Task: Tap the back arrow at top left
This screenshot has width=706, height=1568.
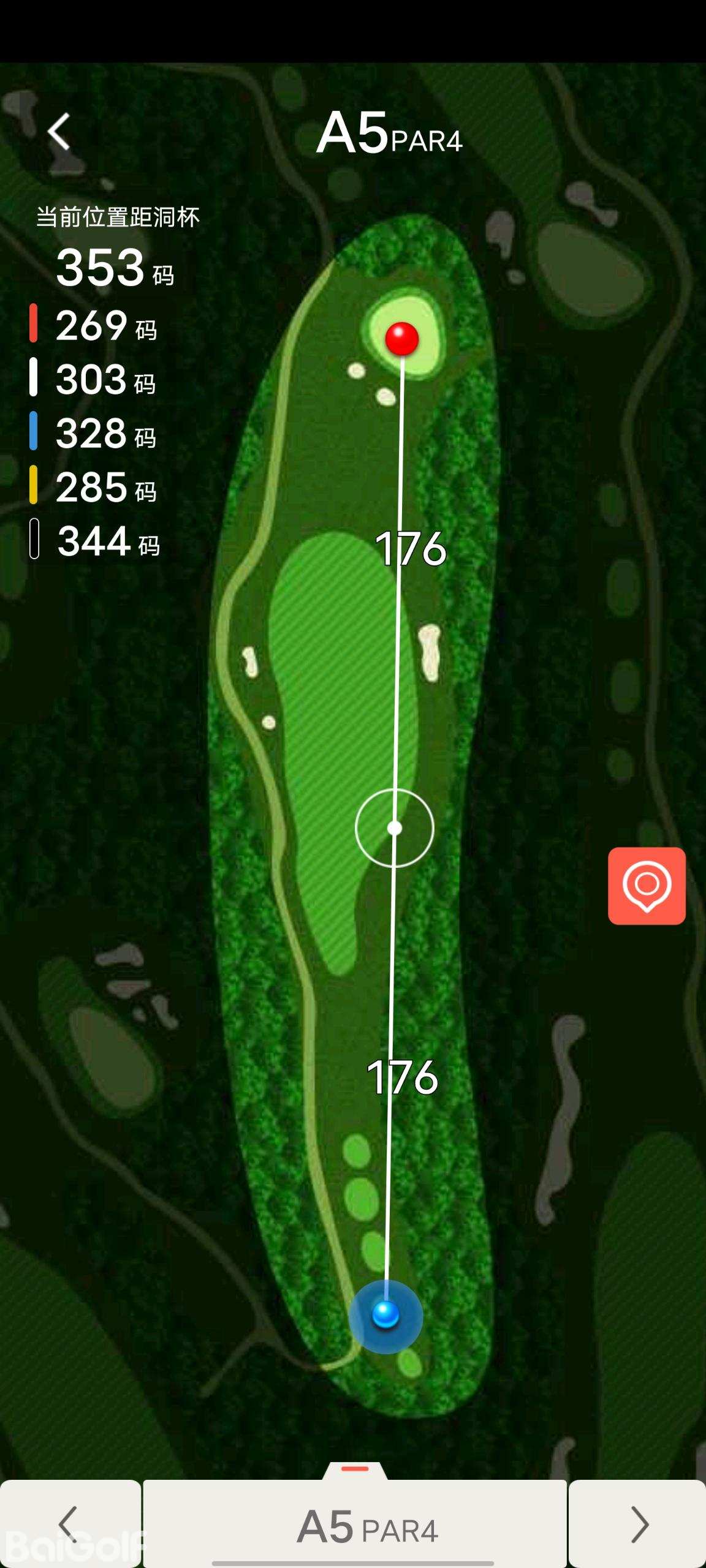Action: [59, 131]
